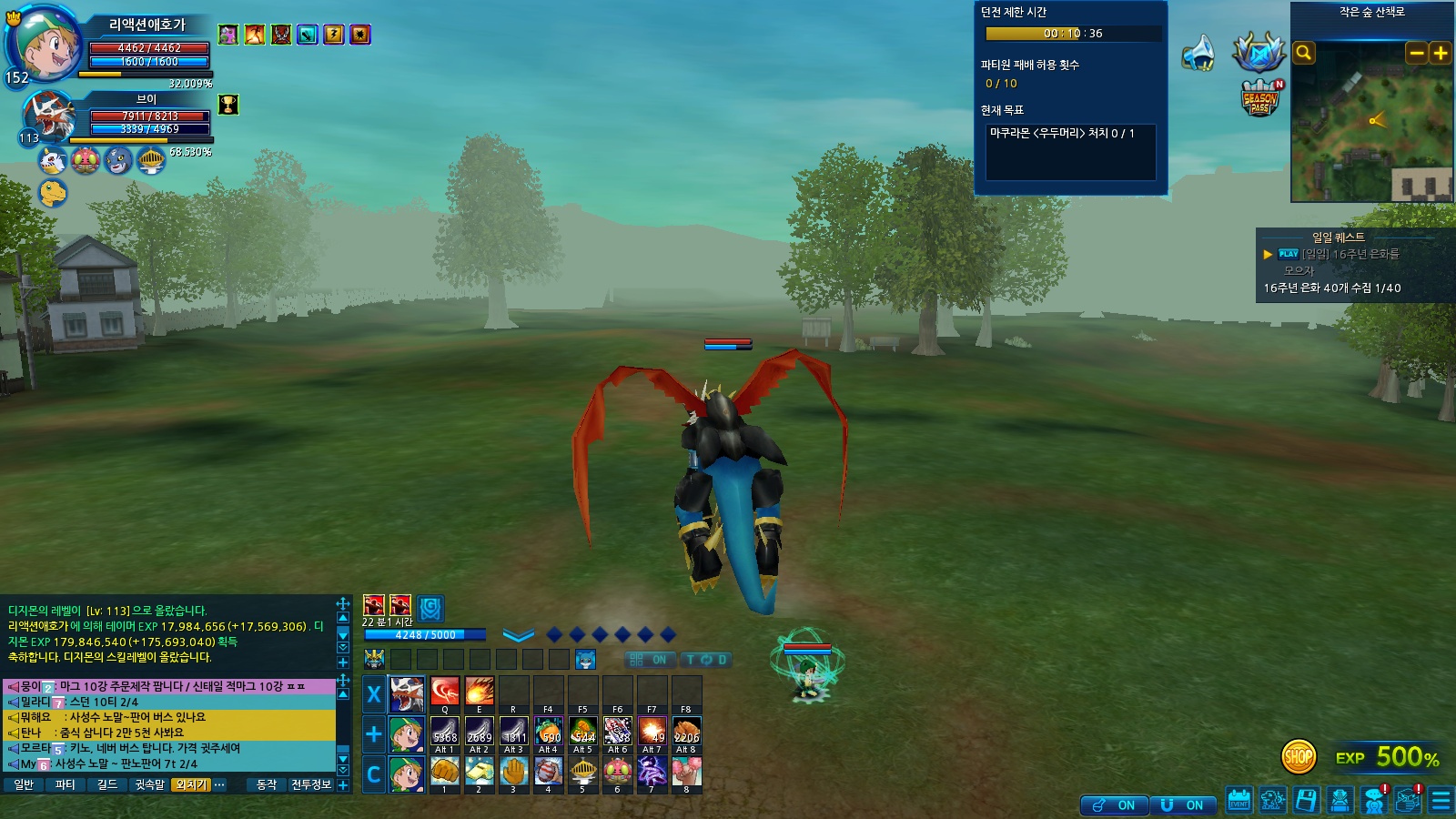Zoom out the minimap with minus button

coord(1417,54)
